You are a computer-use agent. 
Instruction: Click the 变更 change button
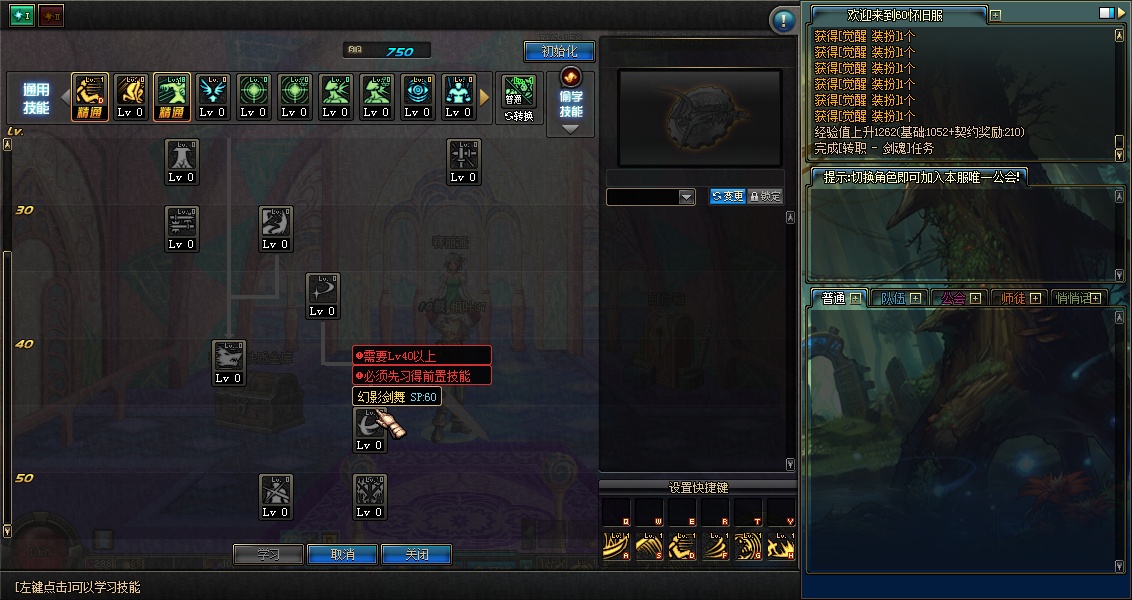pos(727,197)
